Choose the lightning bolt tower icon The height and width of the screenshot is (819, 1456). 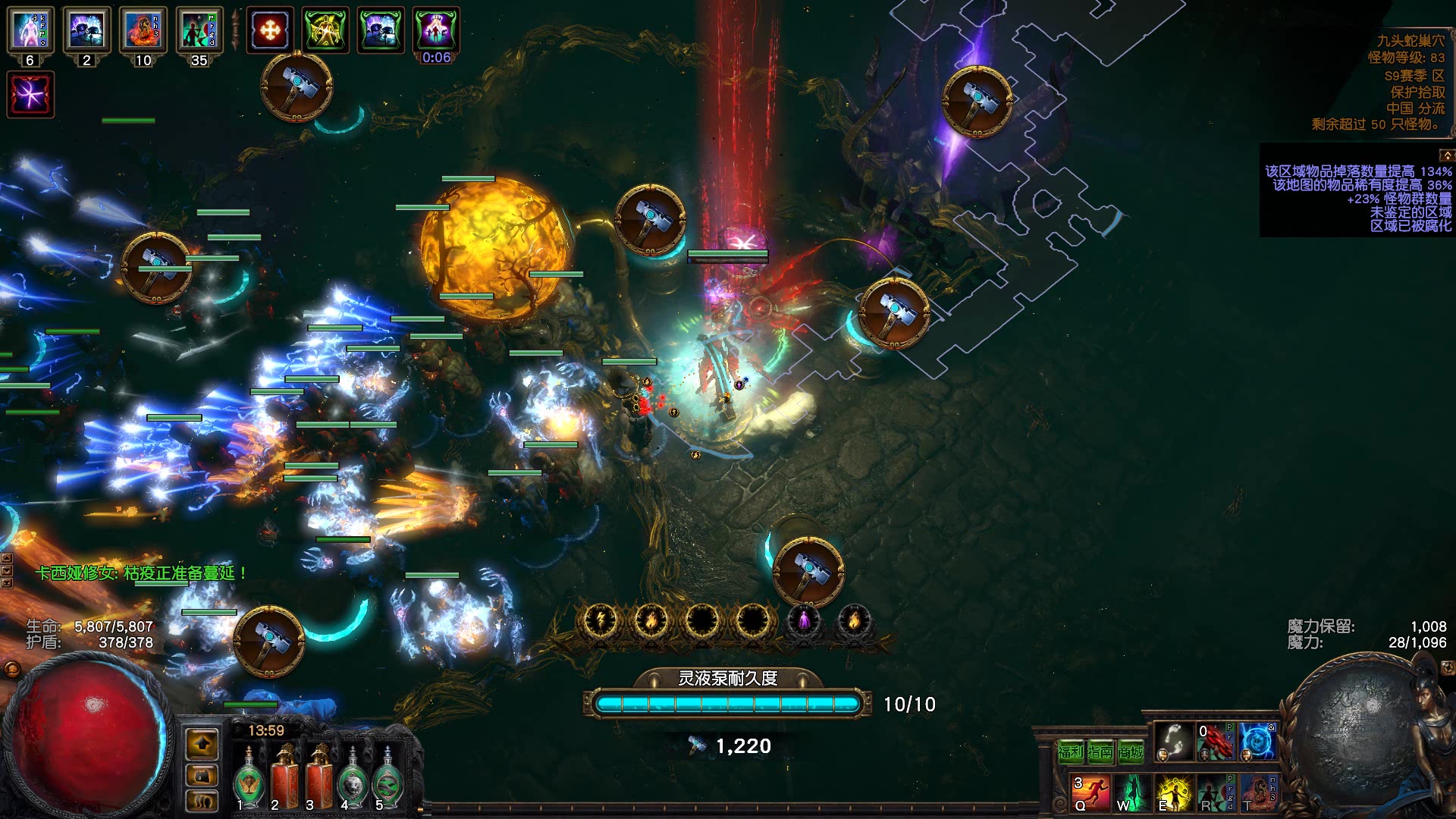[x=600, y=621]
